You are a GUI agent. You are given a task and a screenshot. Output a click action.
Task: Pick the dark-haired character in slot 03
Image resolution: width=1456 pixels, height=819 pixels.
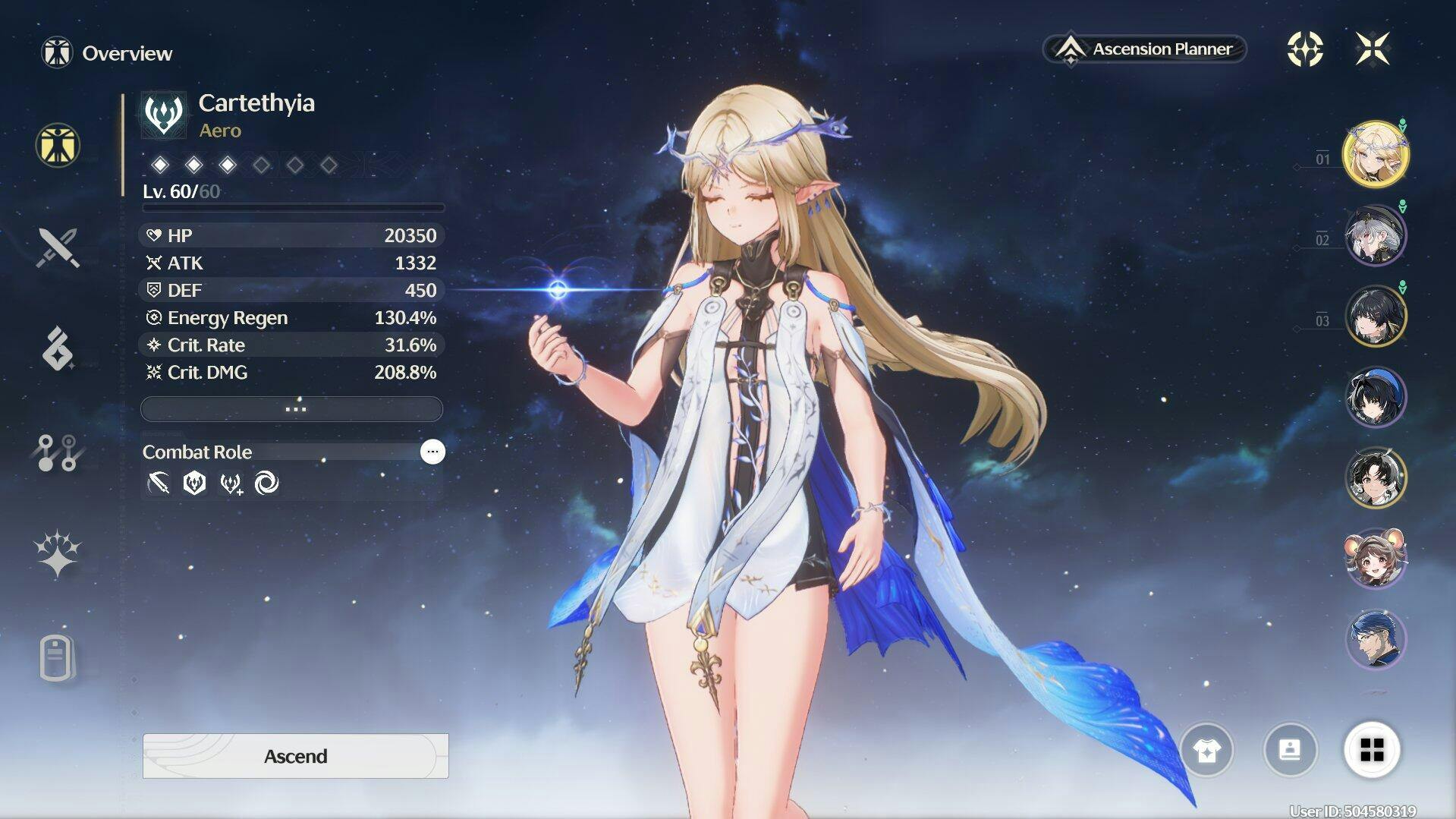[1376, 316]
